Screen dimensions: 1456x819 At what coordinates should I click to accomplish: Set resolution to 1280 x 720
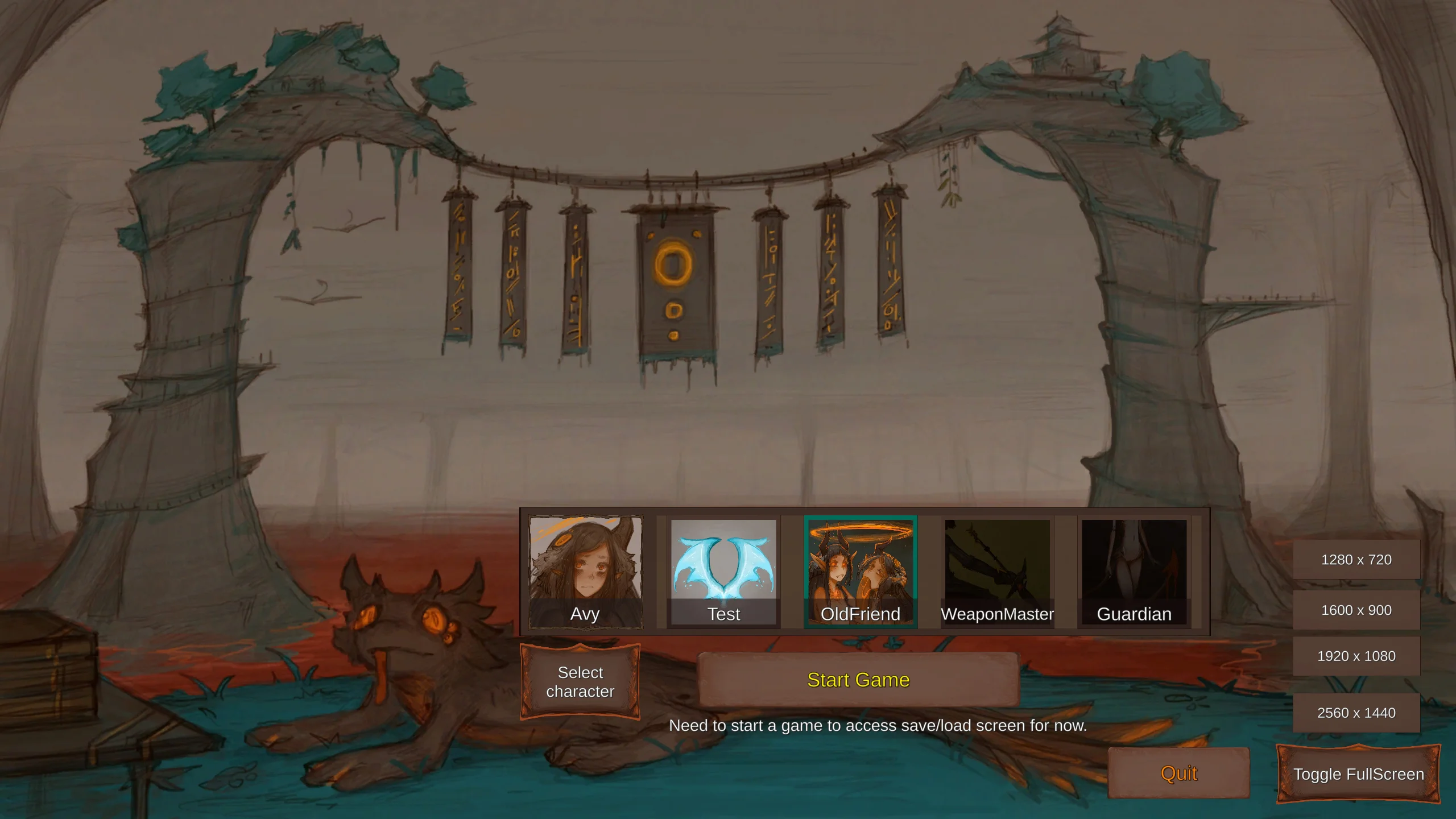(x=1356, y=560)
